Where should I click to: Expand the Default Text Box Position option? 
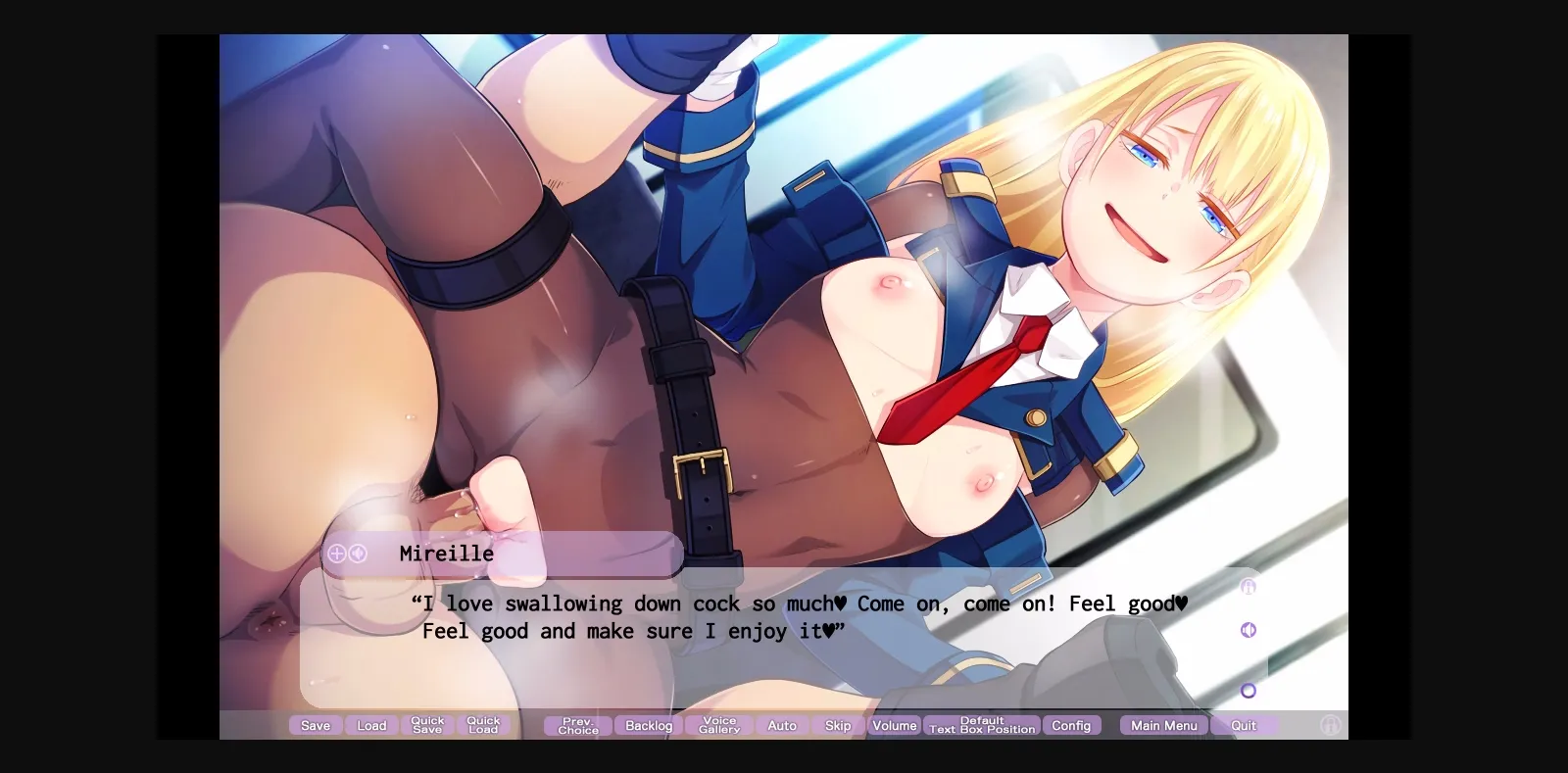[x=981, y=725]
